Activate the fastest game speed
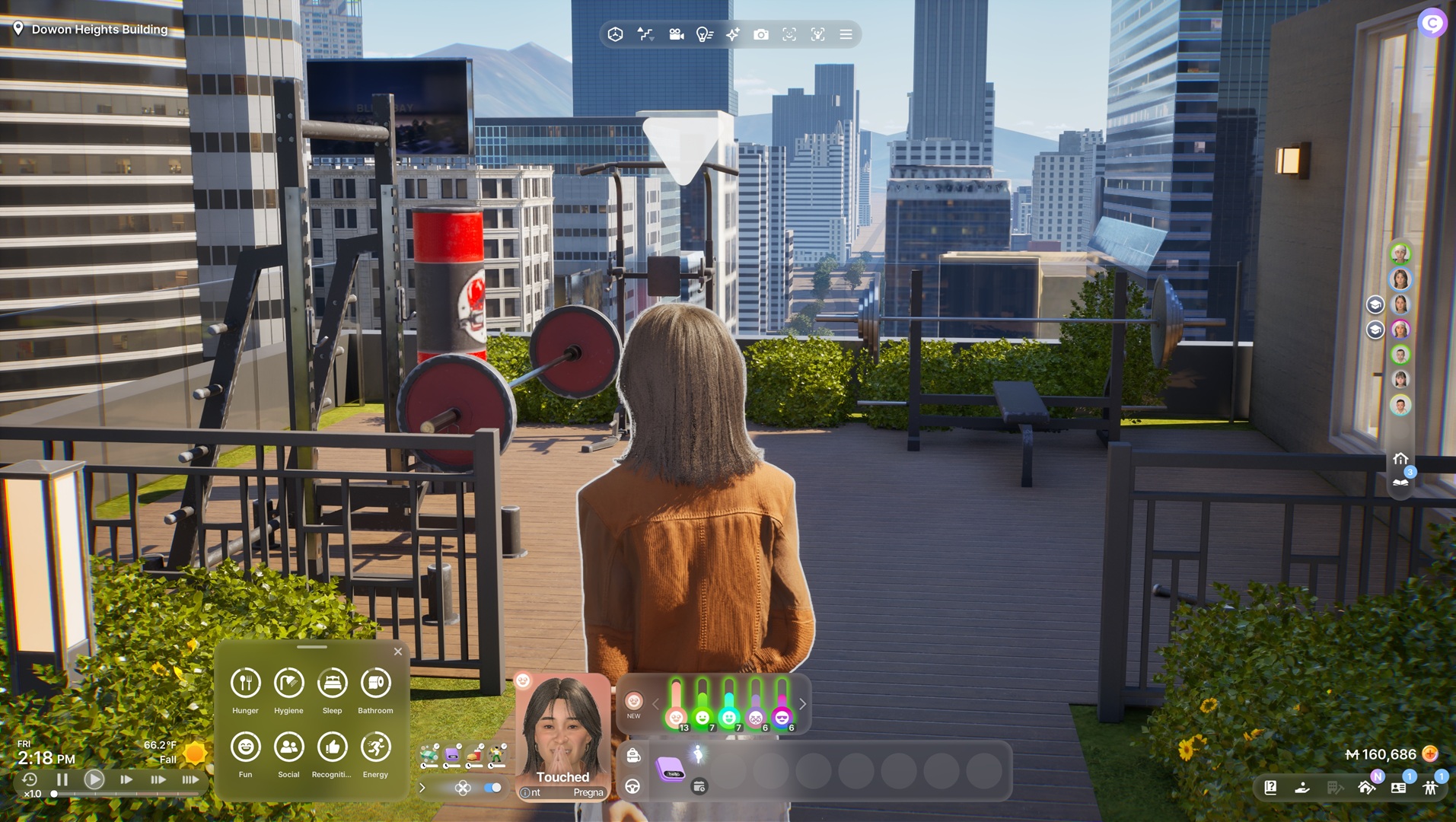 [190, 779]
